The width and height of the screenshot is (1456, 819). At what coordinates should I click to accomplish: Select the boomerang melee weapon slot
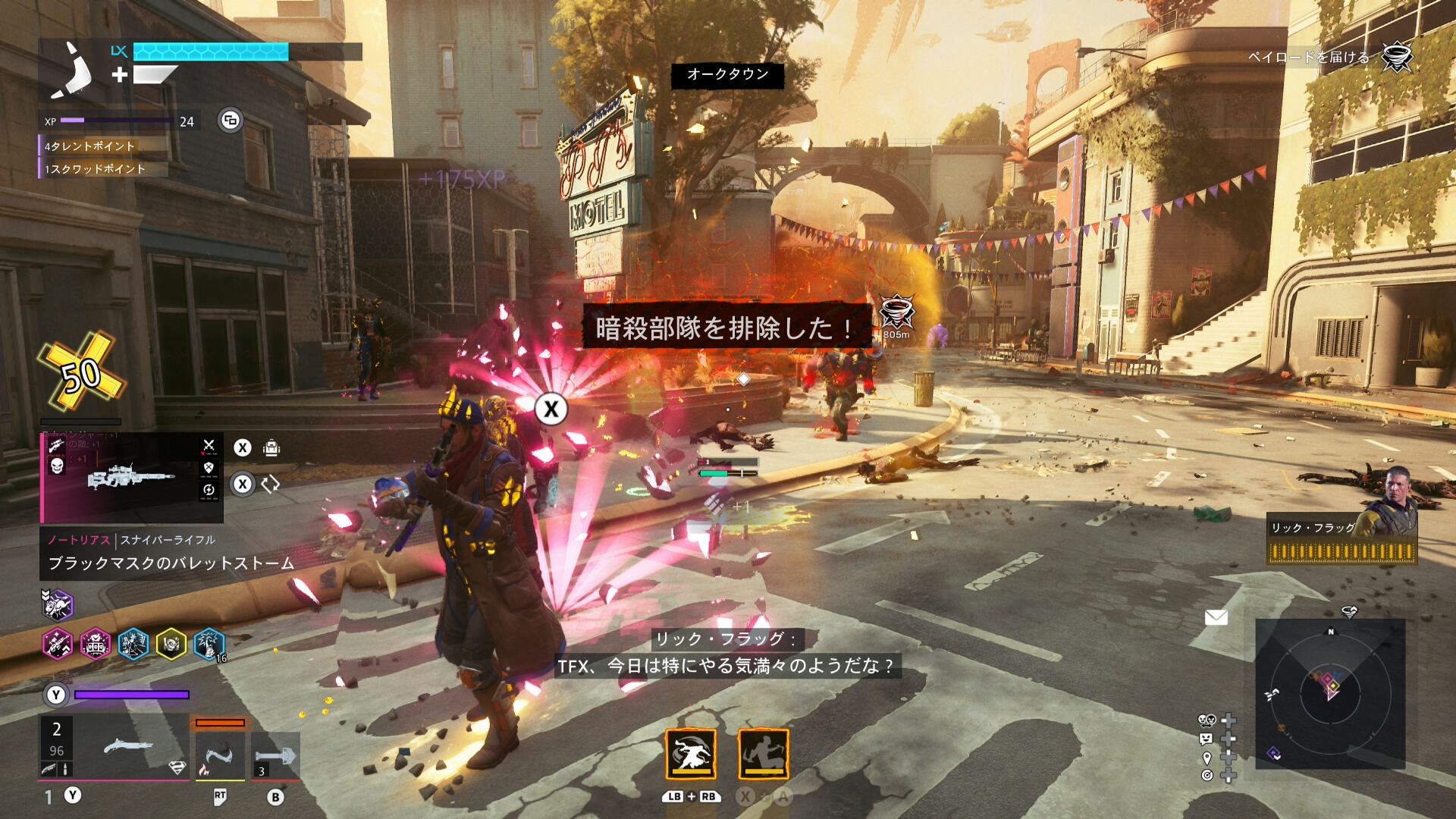220,755
